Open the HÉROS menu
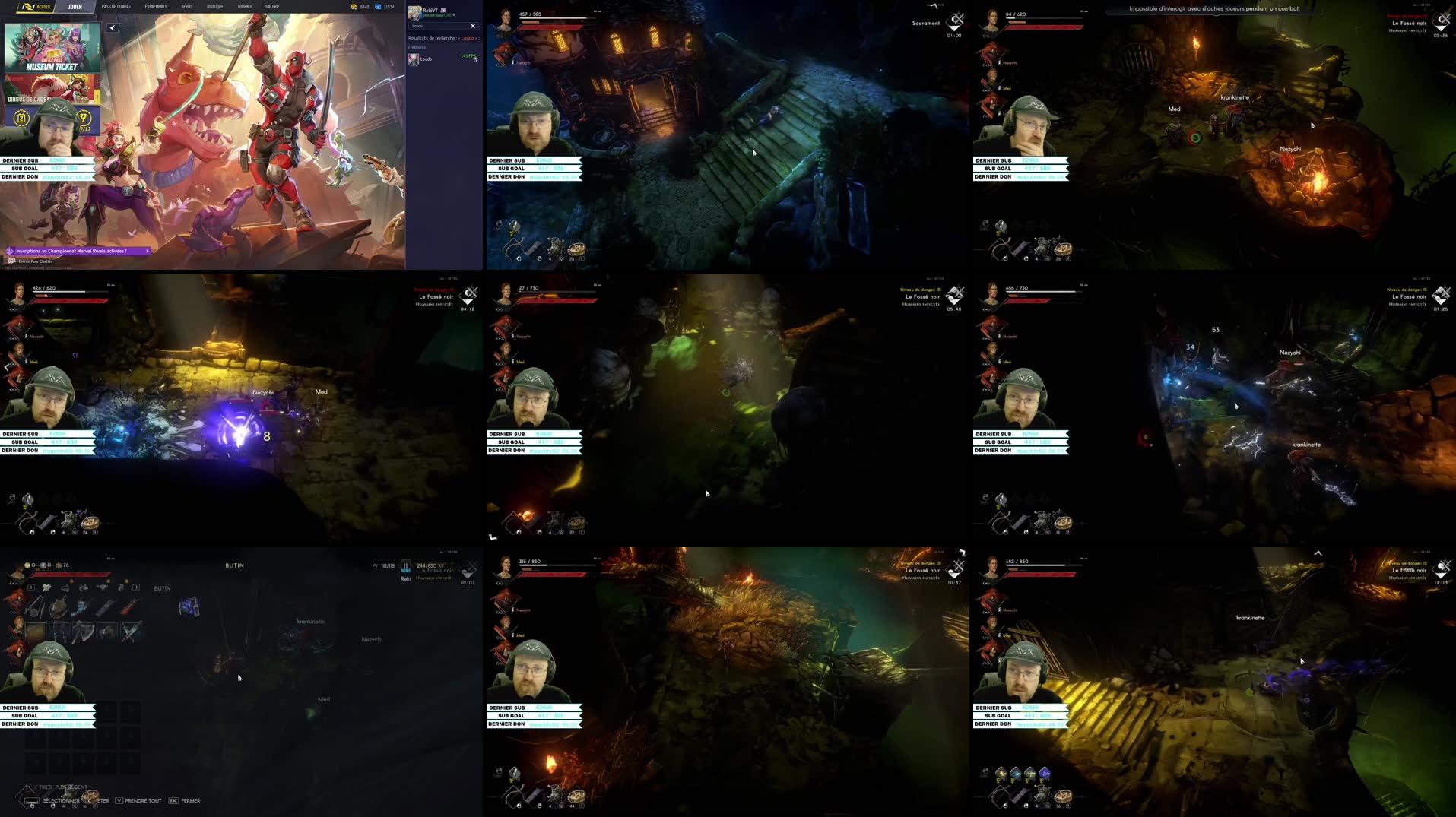Screen dimensions: 1456x817 tap(186, 6)
